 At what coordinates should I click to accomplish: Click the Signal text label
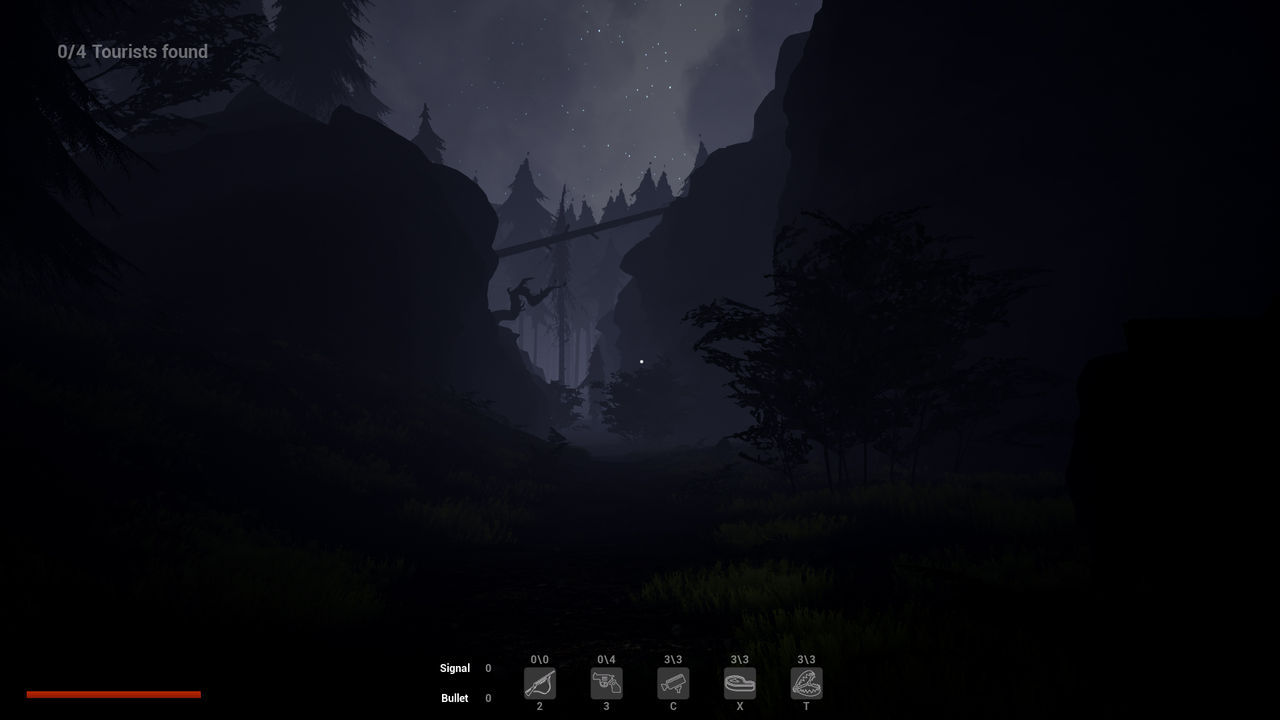click(455, 668)
